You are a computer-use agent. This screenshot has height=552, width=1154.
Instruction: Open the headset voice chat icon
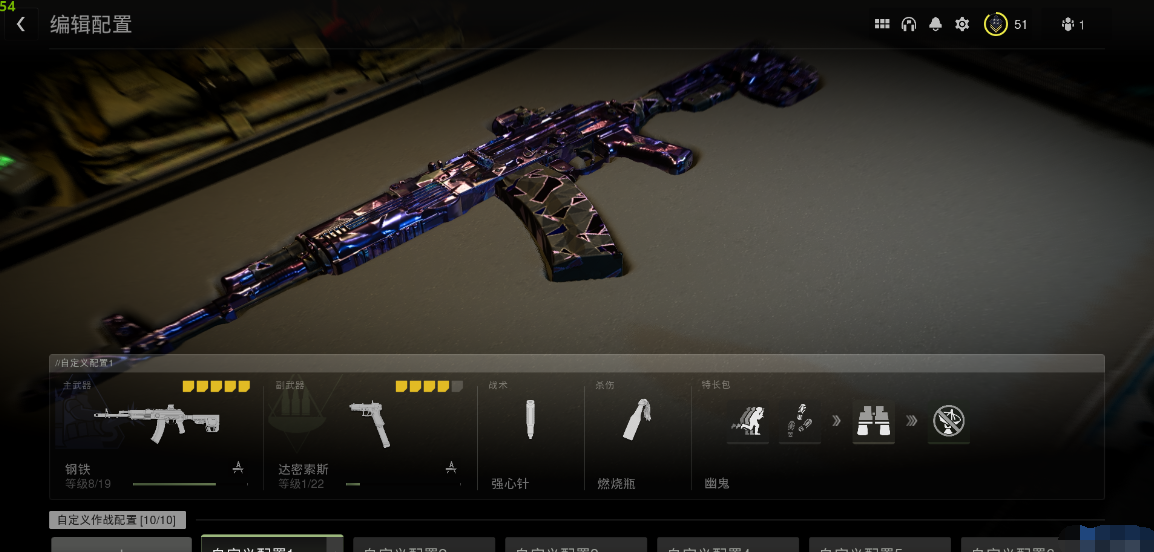click(909, 24)
